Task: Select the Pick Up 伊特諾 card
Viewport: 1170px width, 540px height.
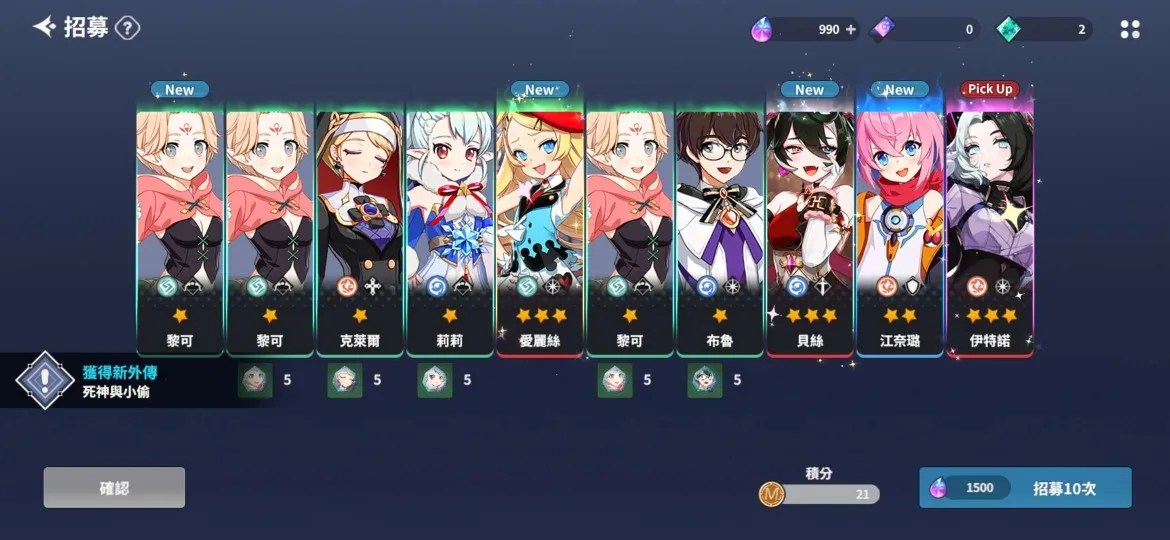Action: (x=990, y=230)
